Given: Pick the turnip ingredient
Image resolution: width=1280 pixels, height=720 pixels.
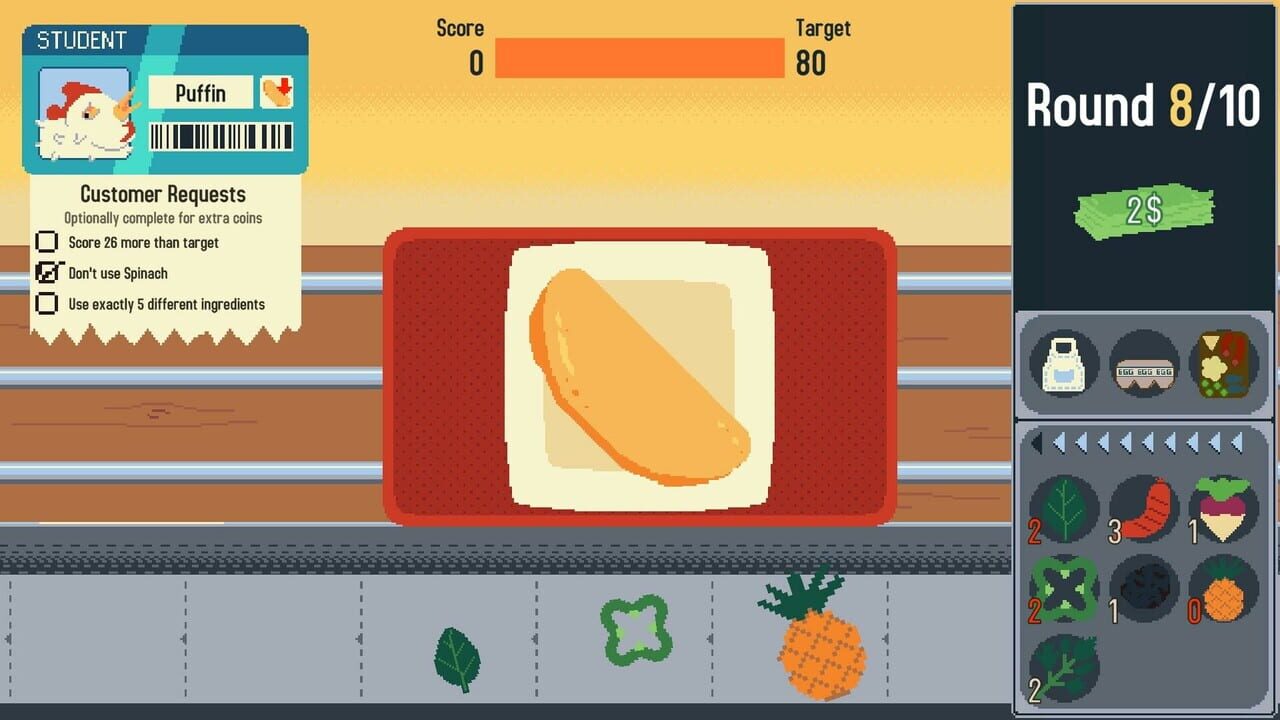Looking at the screenshot, I should [1222, 508].
